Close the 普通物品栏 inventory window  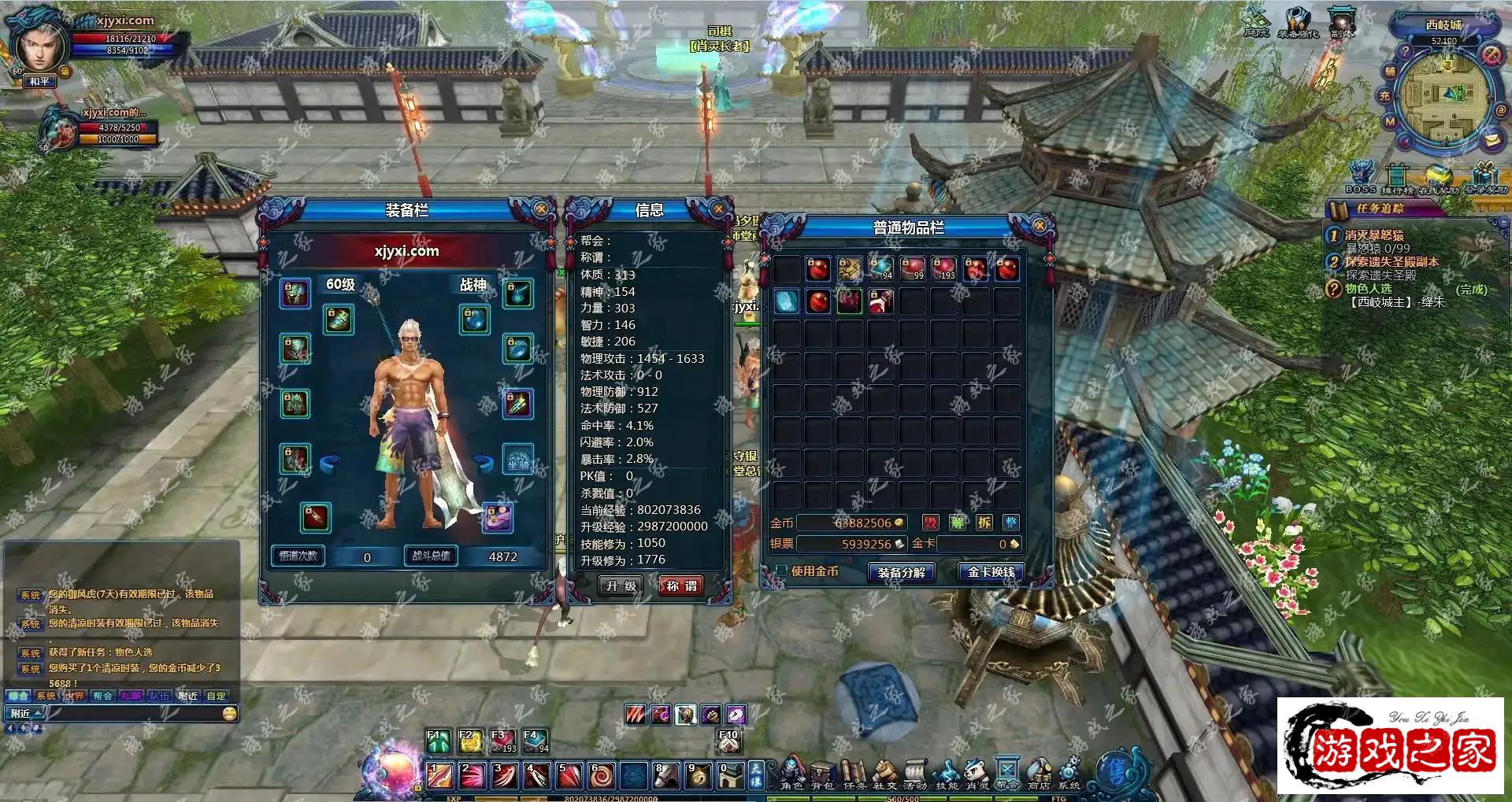(x=1039, y=226)
